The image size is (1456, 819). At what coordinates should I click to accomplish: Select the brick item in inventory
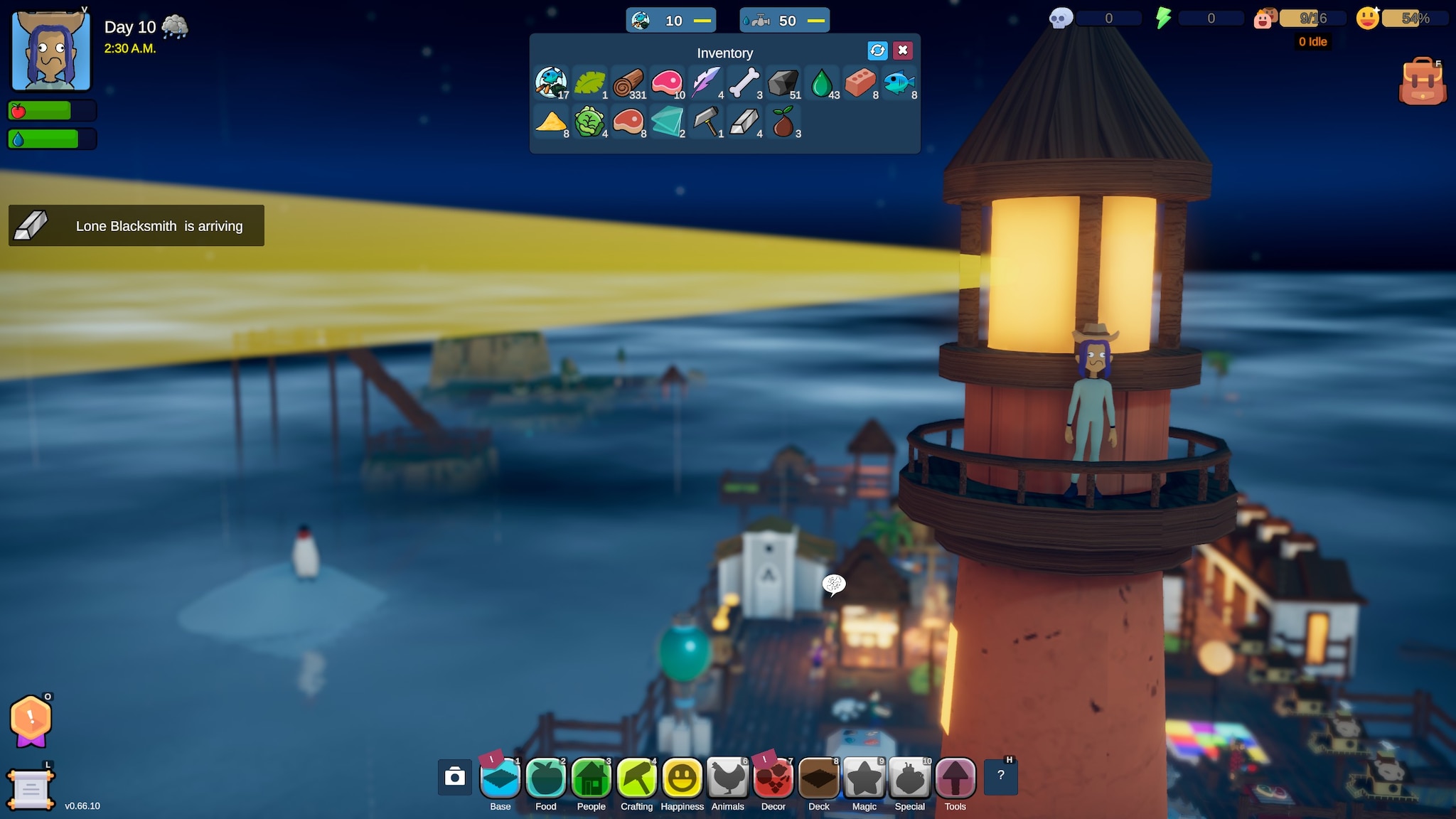coord(860,83)
